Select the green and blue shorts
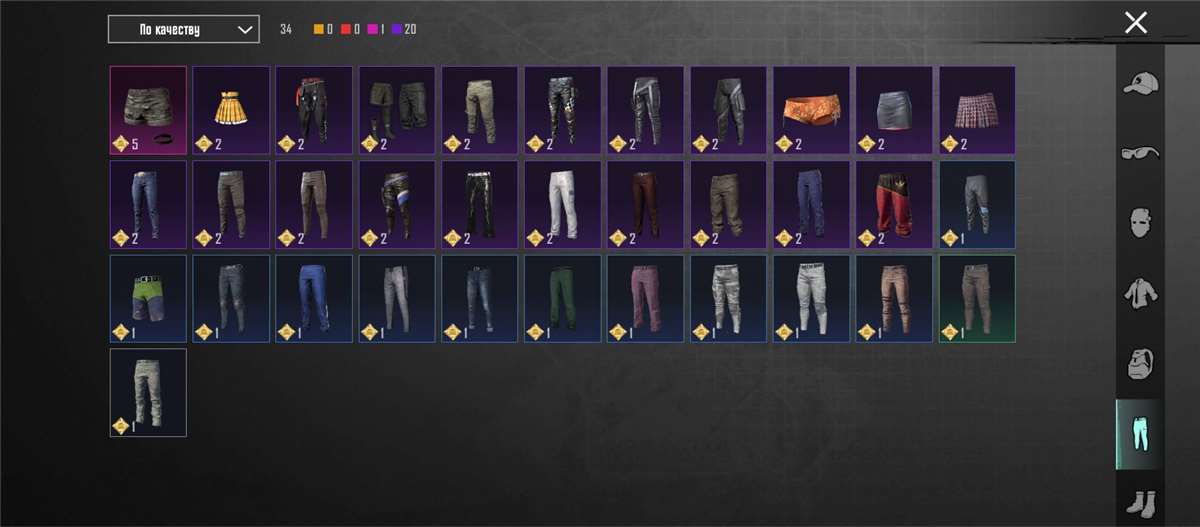The height and width of the screenshot is (527, 1200). coord(148,298)
